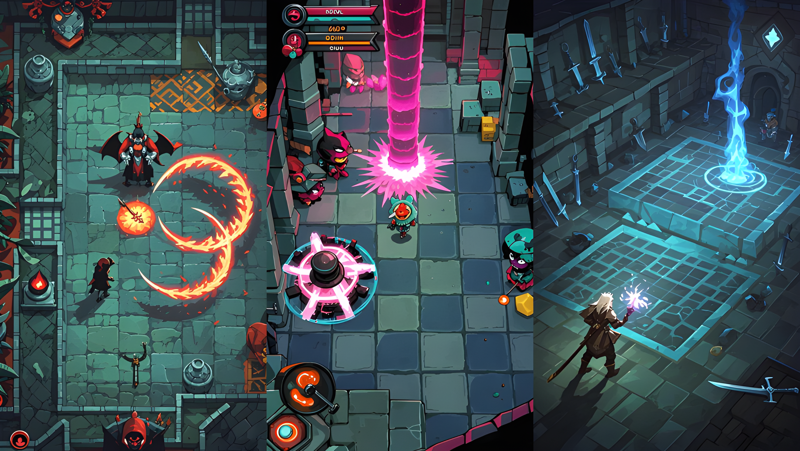Select the red potion flask icon
The image size is (800, 451).
tap(294, 42)
